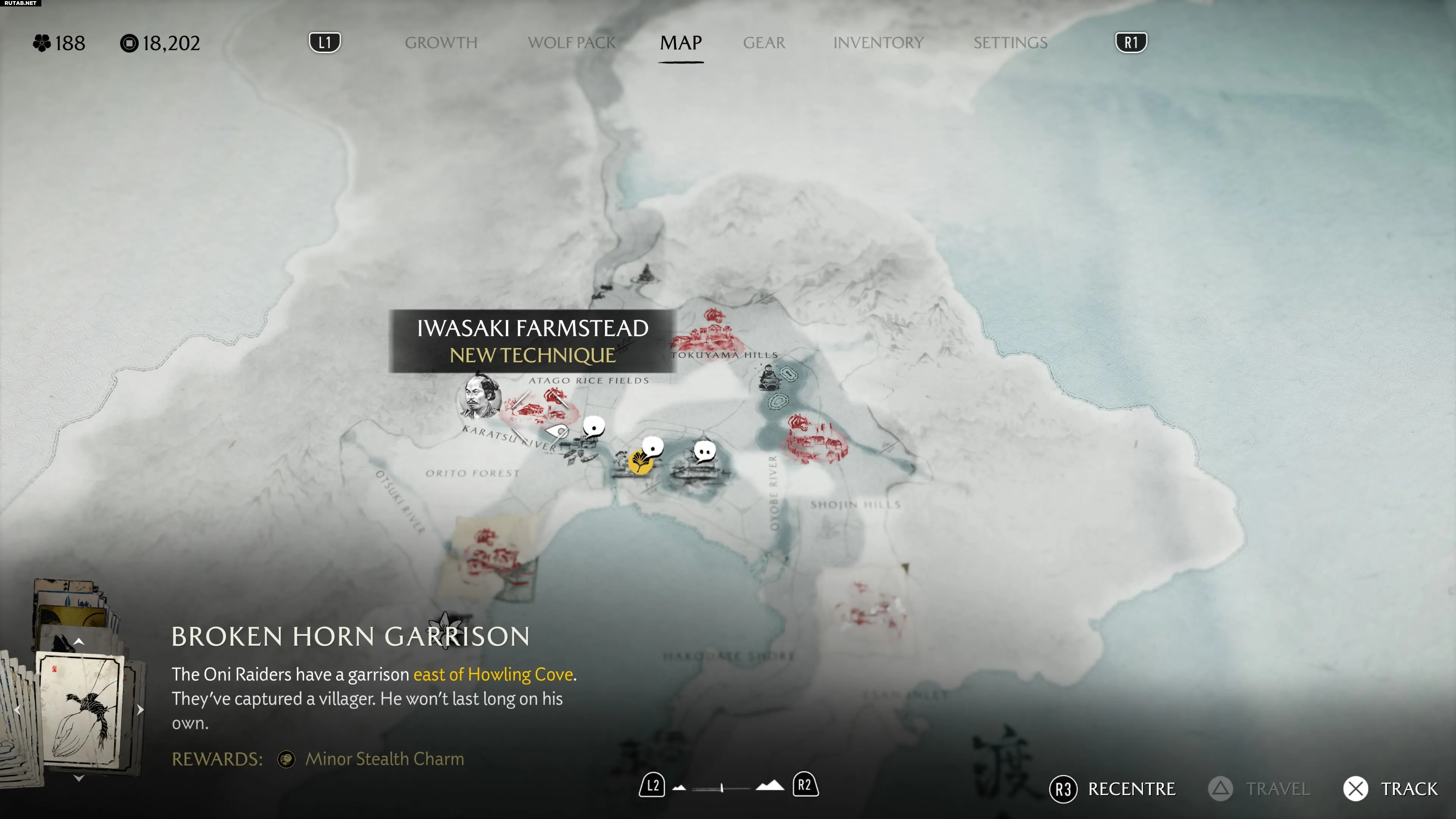Click the two-dot speech bubble map marker

[x=704, y=452]
